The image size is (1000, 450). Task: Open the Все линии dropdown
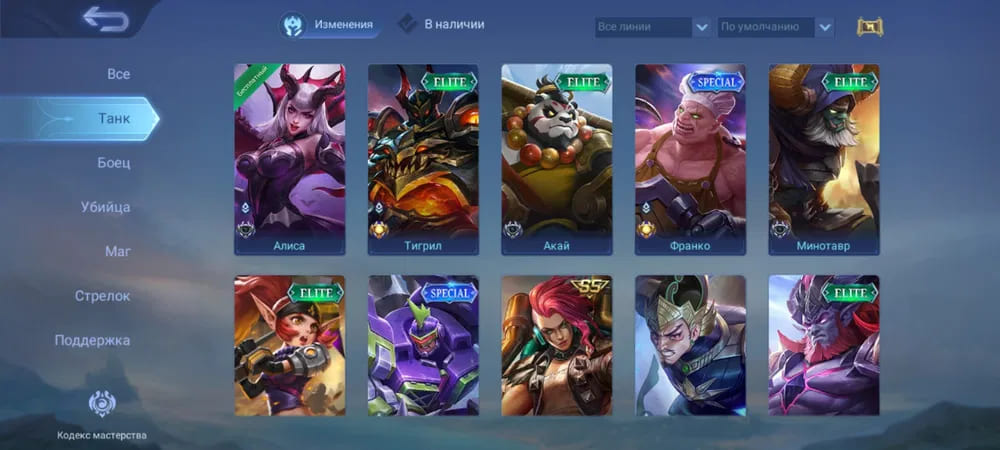pos(653,27)
